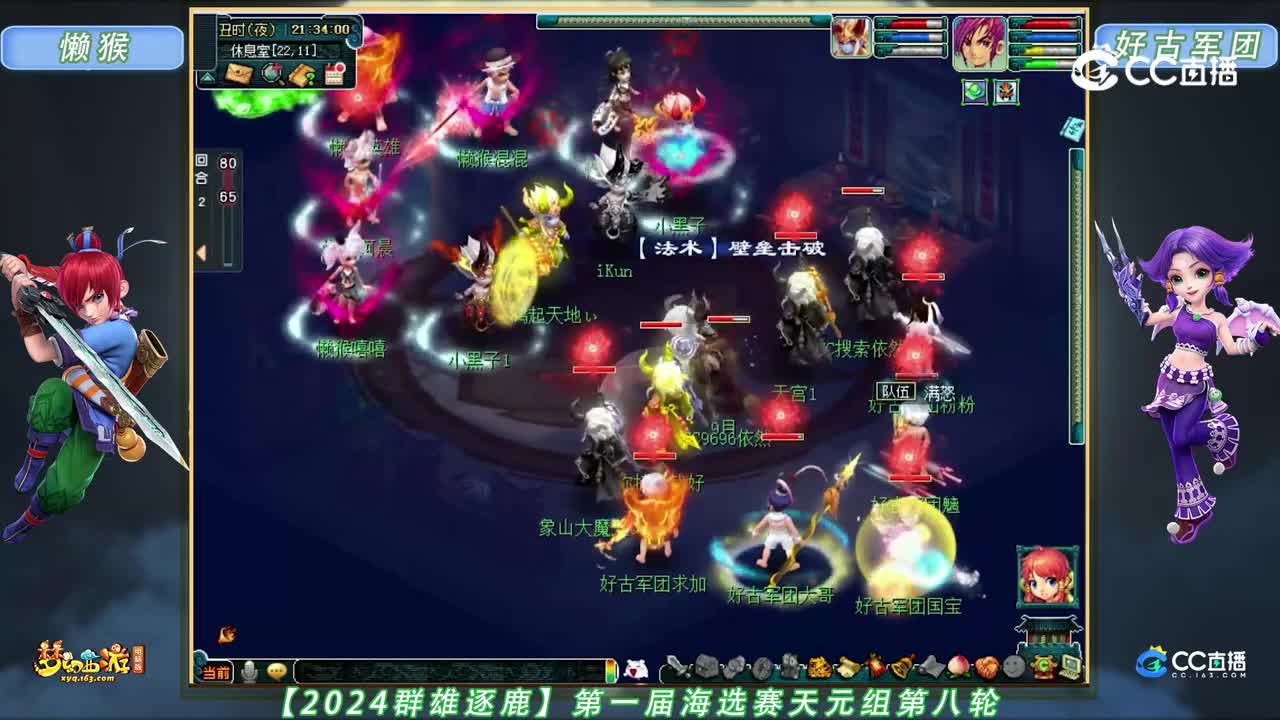Collapse the time panel with the arrow triangle
Image resolution: width=1280 pixels, height=720 pixels.
tap(207, 76)
